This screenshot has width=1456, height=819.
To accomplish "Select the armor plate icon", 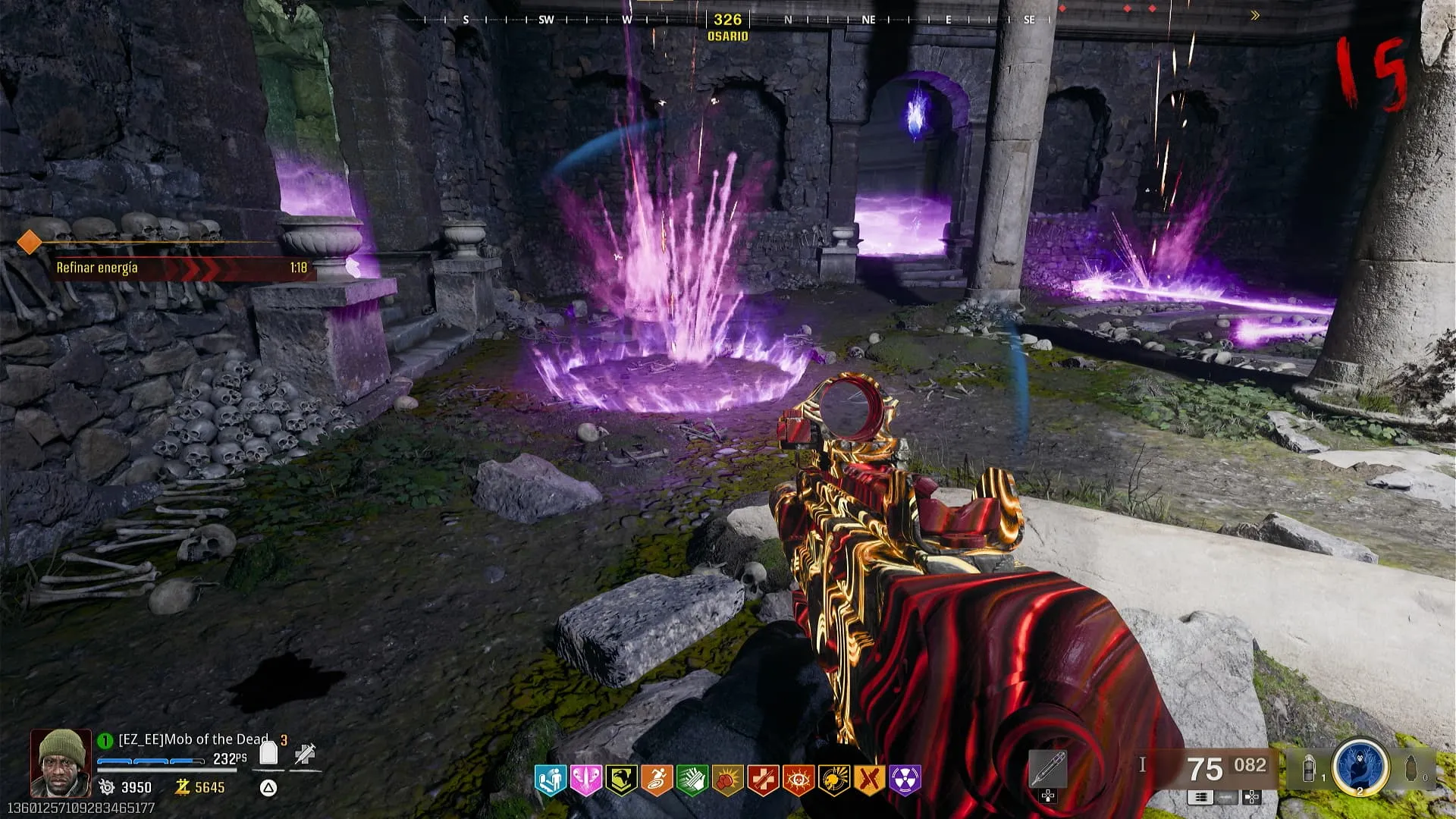I will coord(268,753).
